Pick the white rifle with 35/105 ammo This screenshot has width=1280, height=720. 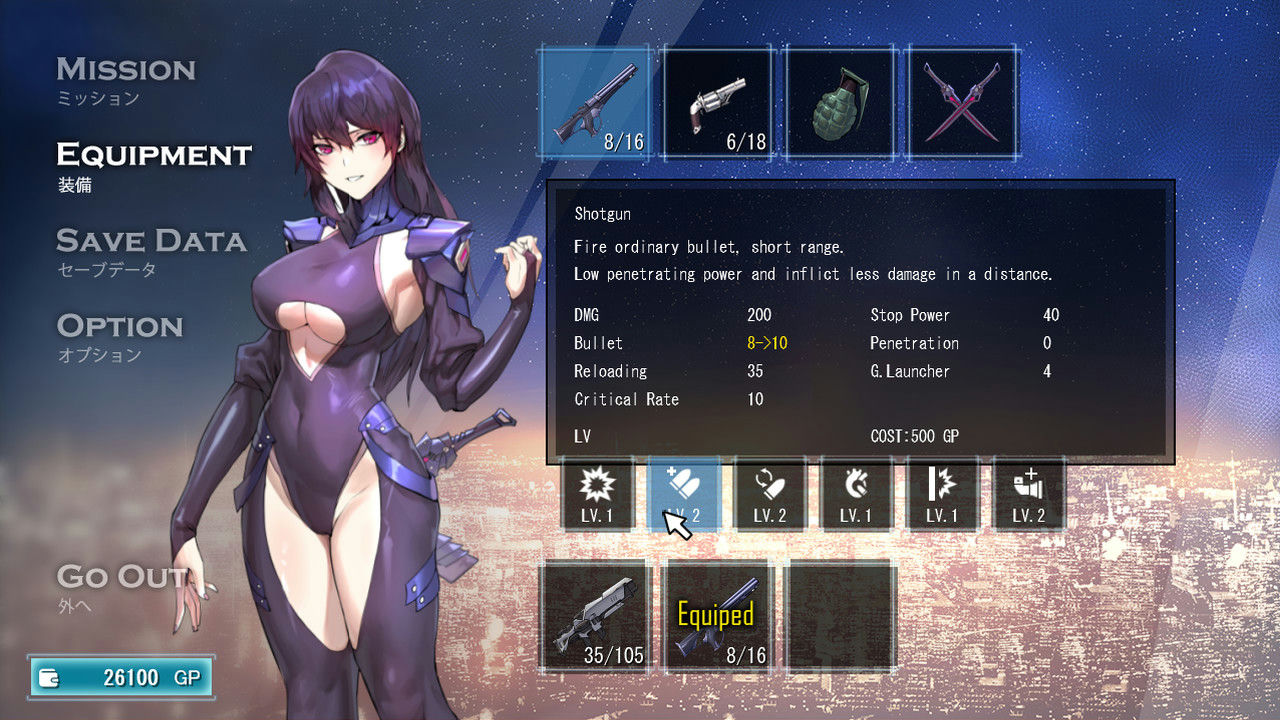pos(595,615)
